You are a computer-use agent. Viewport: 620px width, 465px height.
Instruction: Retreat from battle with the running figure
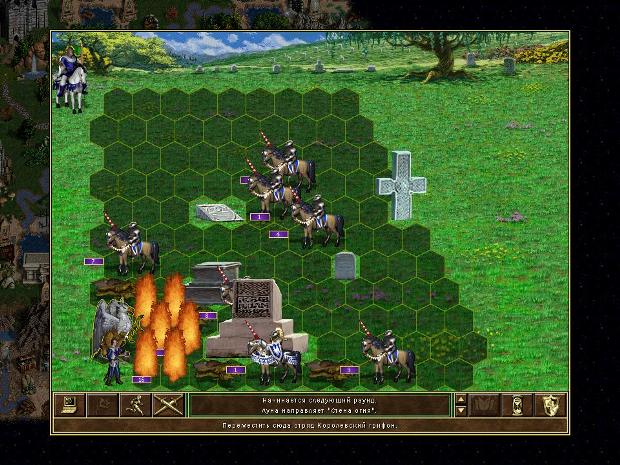(x=134, y=405)
